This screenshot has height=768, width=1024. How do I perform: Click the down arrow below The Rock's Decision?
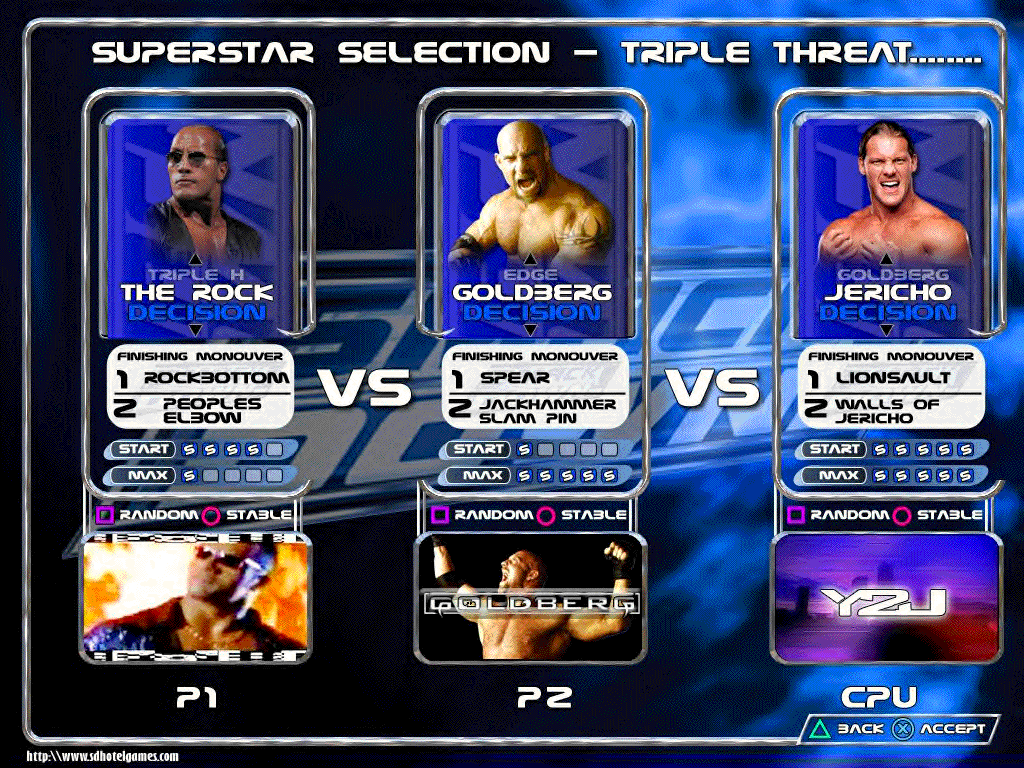(196, 330)
